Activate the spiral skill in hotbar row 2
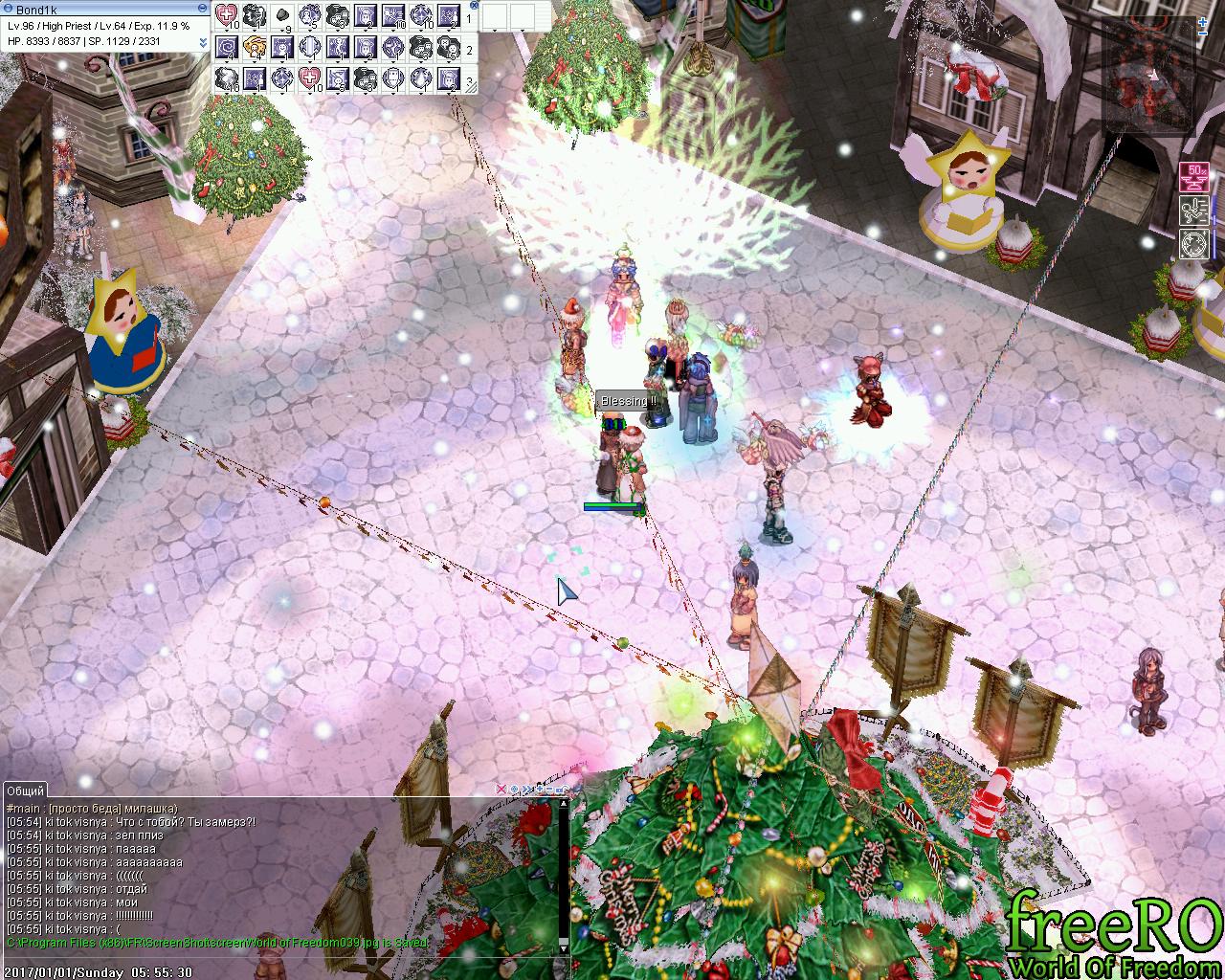 pos(228,47)
